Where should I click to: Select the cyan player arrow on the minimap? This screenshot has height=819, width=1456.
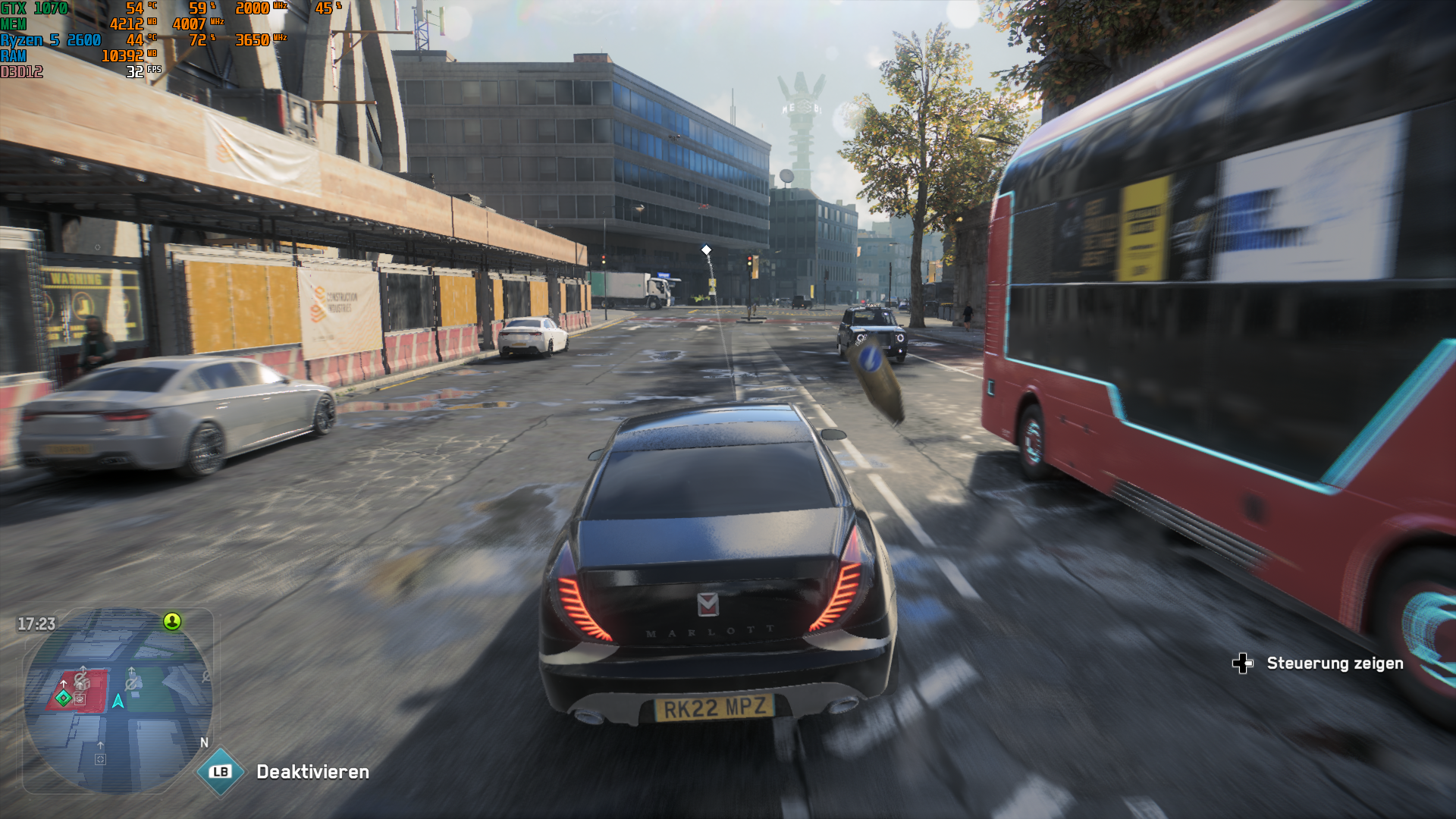(118, 701)
